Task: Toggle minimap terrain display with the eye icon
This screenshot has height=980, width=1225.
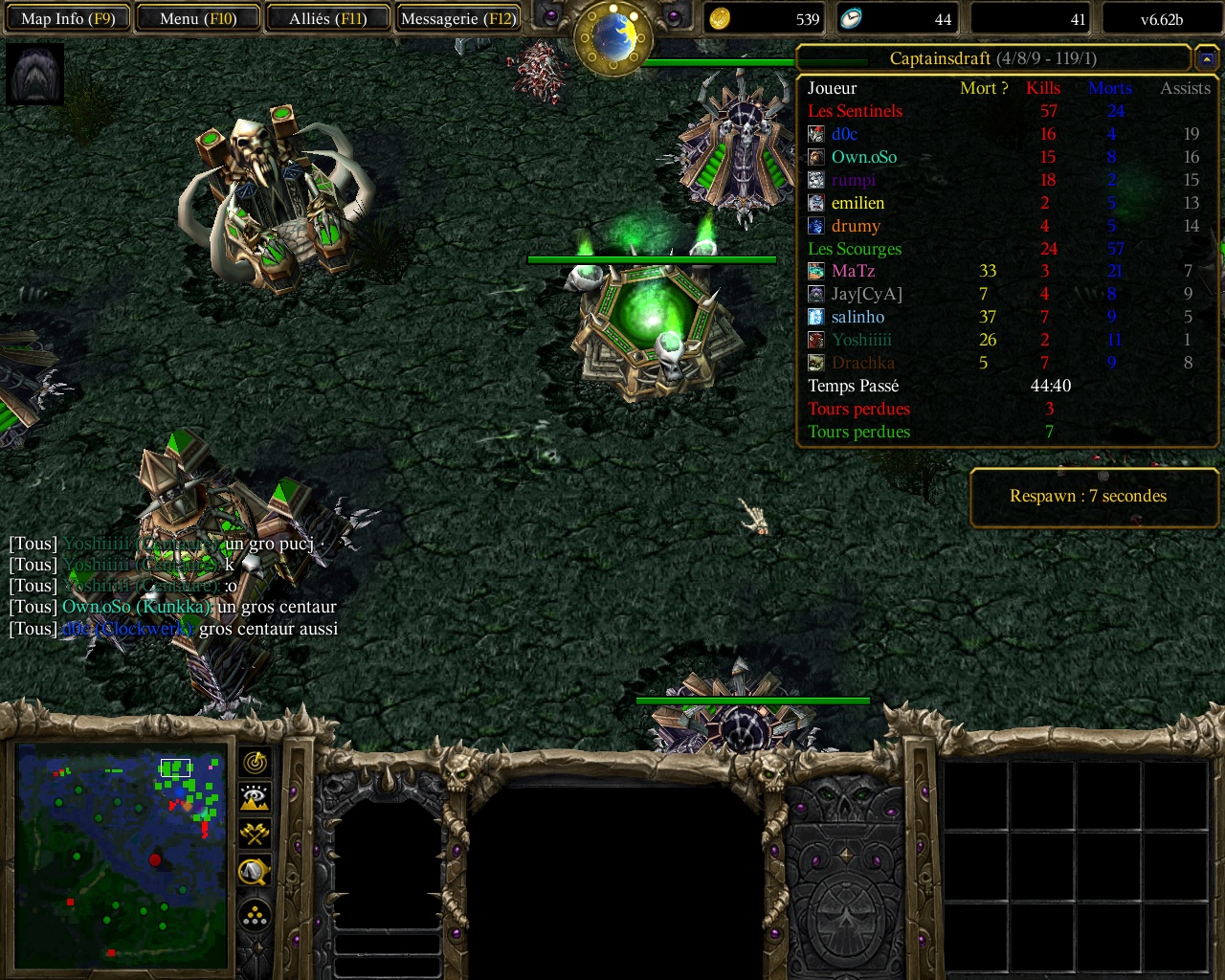Action: 255,798
